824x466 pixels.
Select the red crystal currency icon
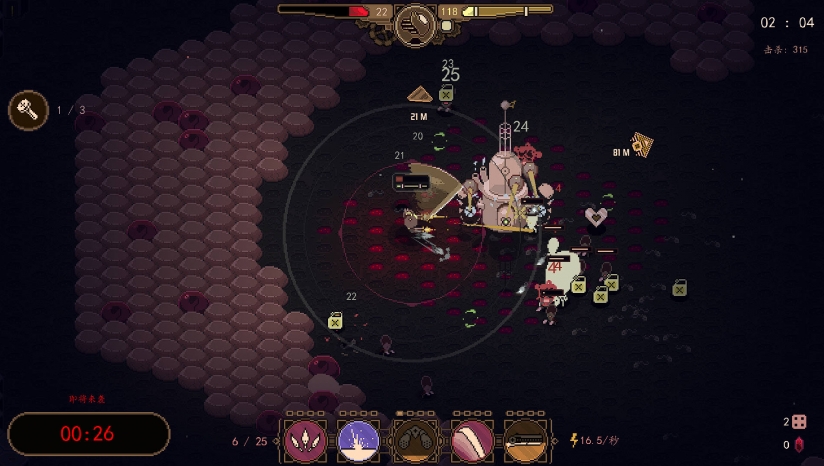click(799, 445)
